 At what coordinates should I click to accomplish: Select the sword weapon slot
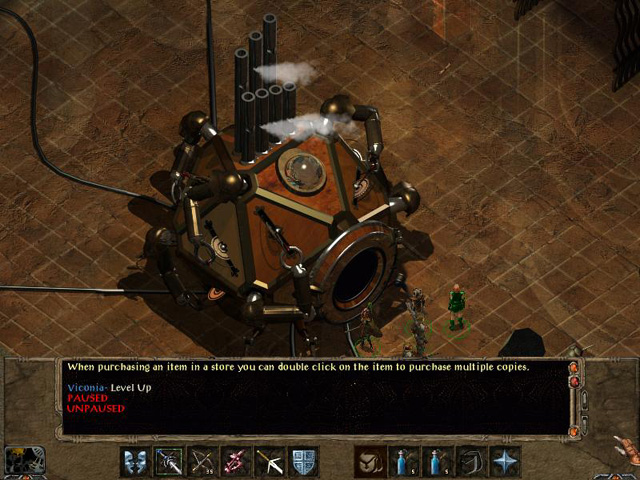click(169, 461)
